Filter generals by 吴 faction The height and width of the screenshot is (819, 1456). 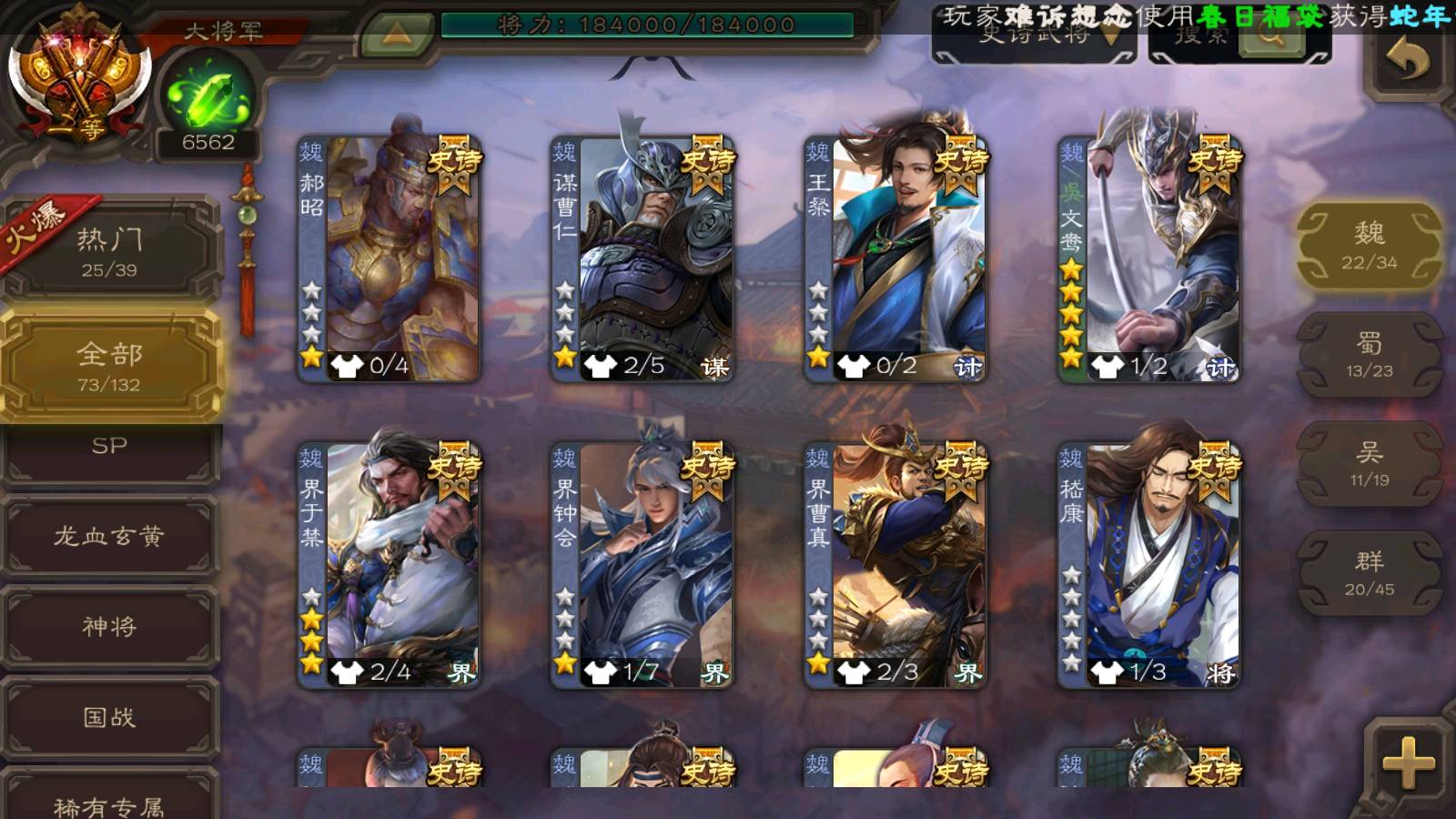pyautogui.click(x=1369, y=464)
